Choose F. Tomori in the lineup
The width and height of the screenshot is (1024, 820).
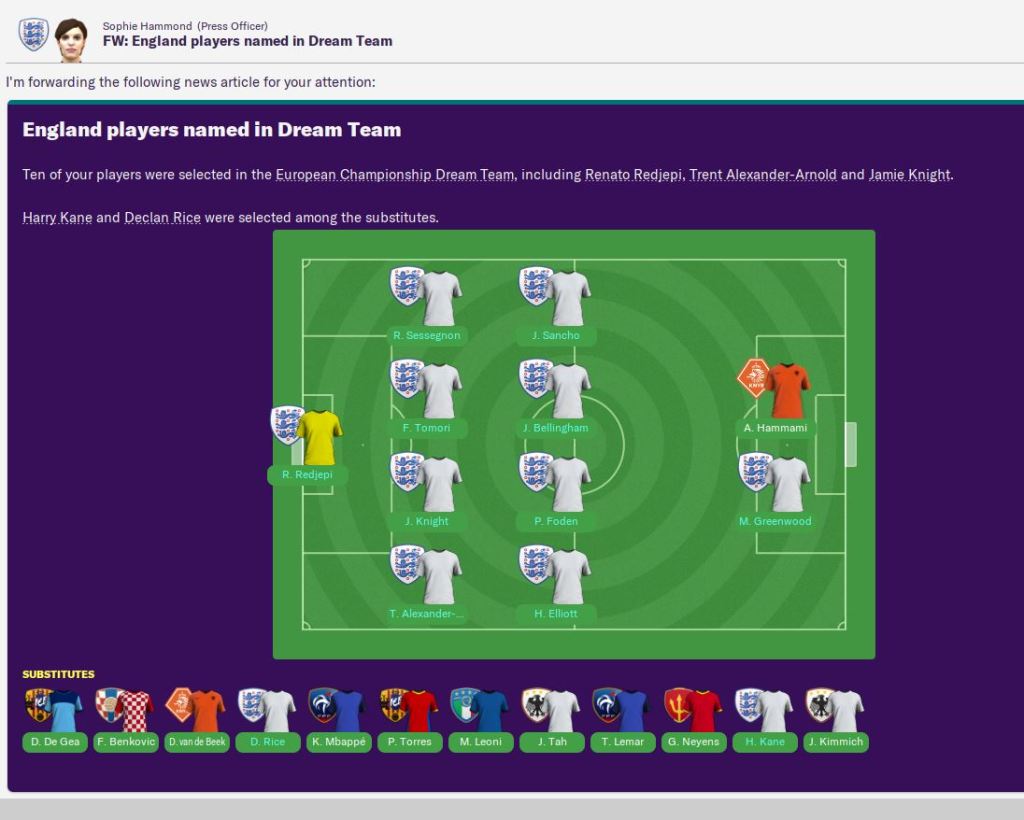point(427,428)
